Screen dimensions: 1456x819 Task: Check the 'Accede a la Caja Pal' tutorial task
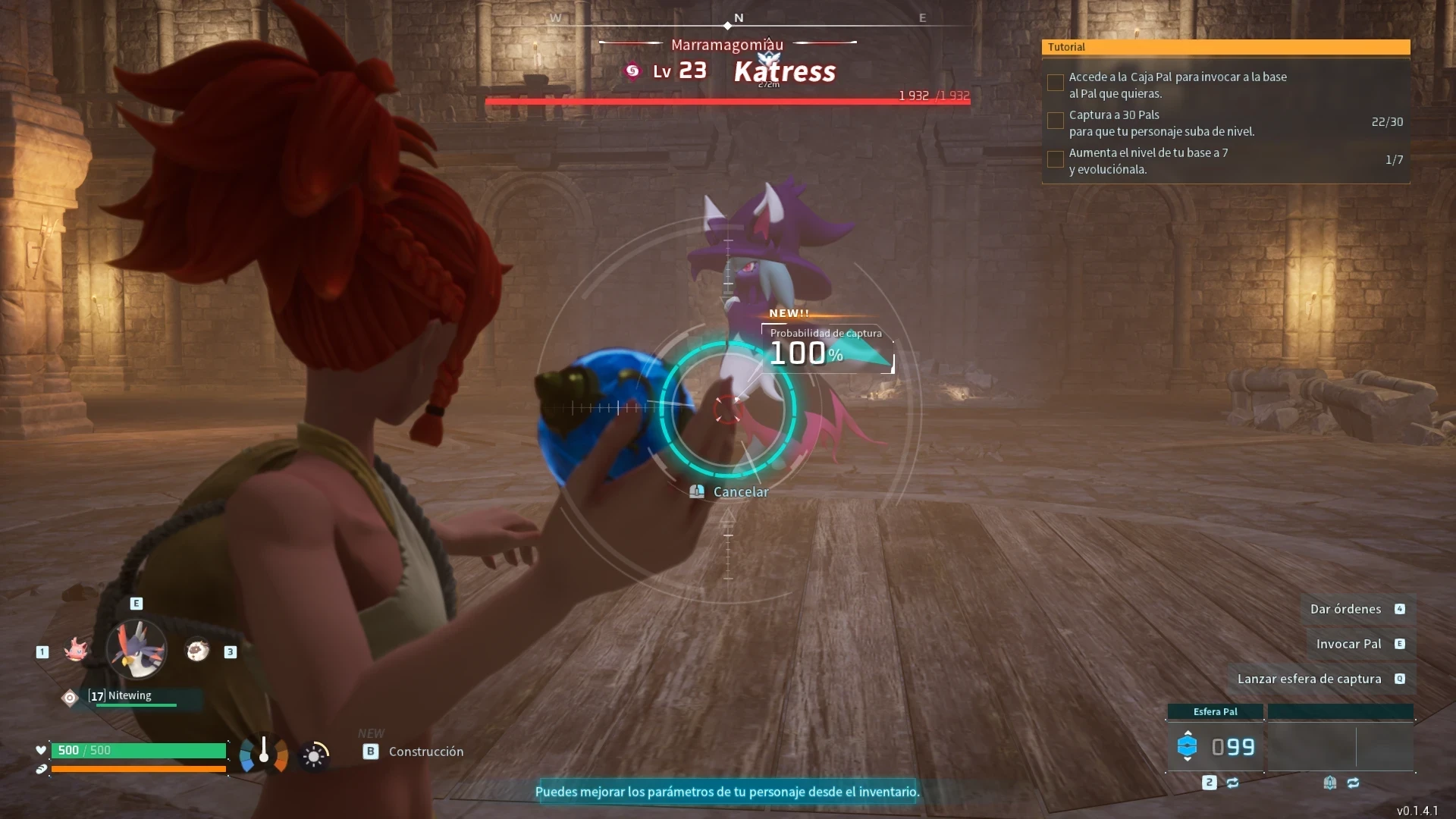[1055, 83]
